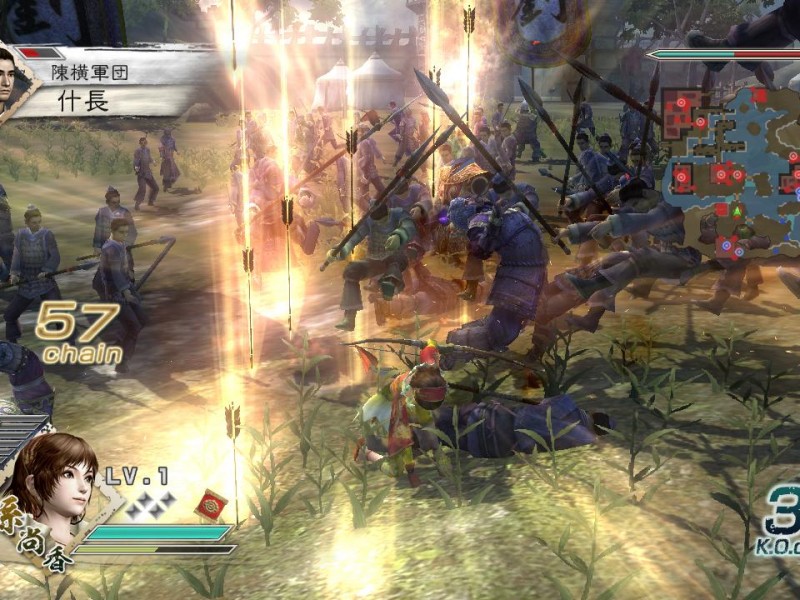Image resolution: width=800 pixels, height=600 pixels.
Task: Click the targeted enemy officer portrait
Action: click(17, 80)
